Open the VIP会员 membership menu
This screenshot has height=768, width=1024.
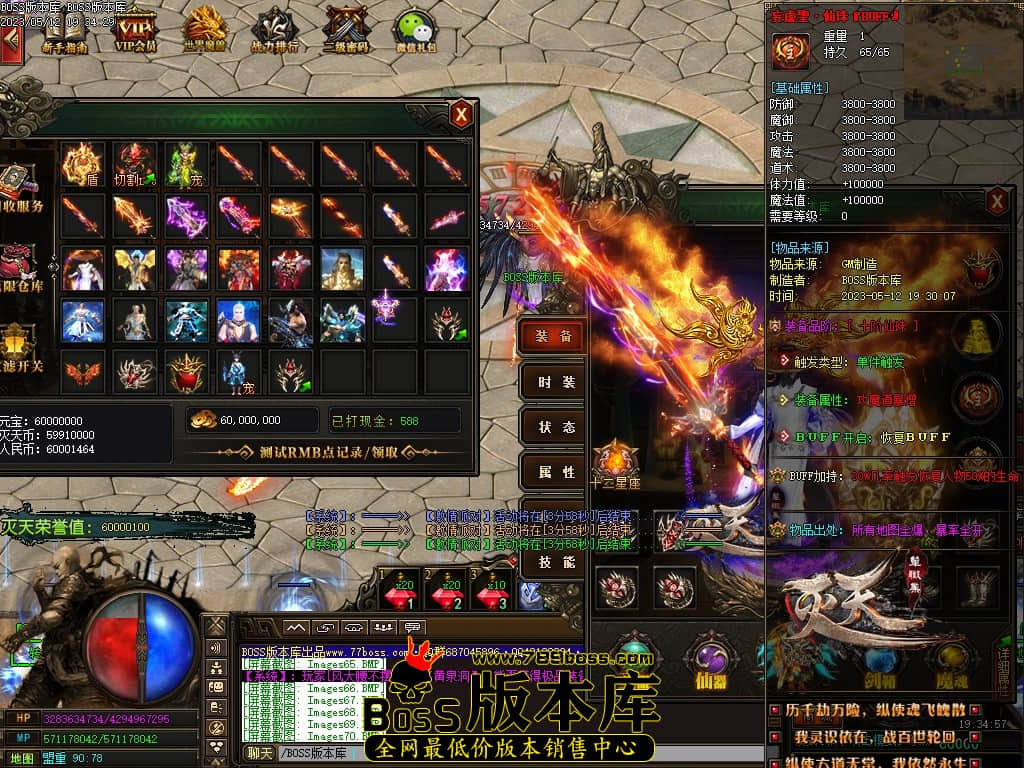click(x=136, y=30)
